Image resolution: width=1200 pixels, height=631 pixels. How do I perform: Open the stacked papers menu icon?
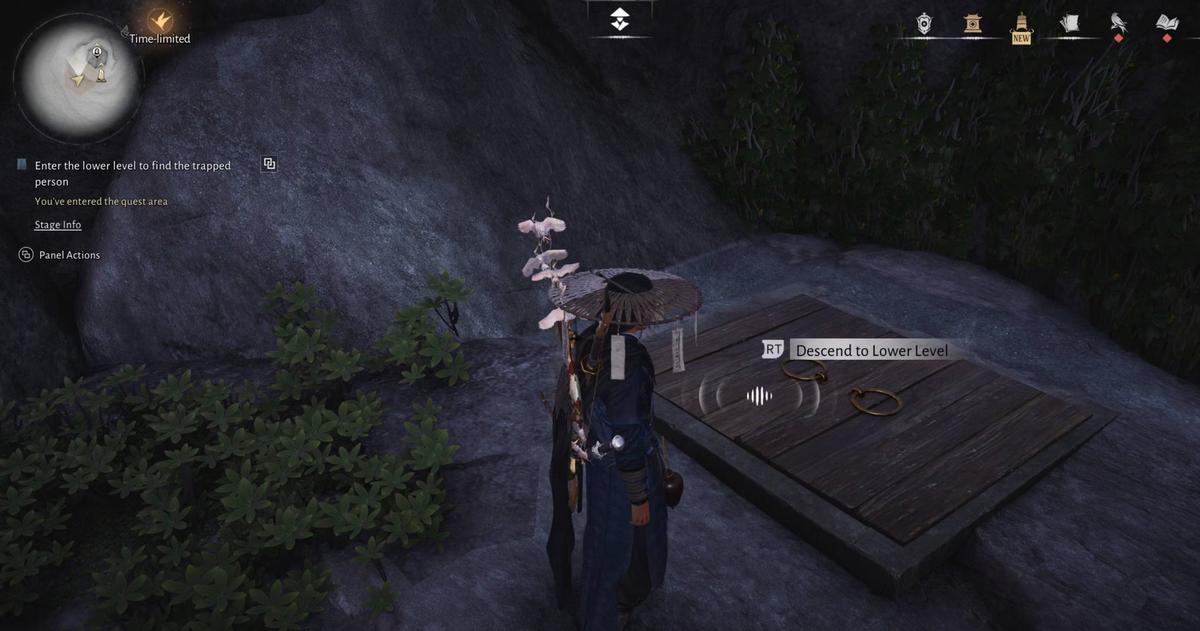coord(1069,23)
